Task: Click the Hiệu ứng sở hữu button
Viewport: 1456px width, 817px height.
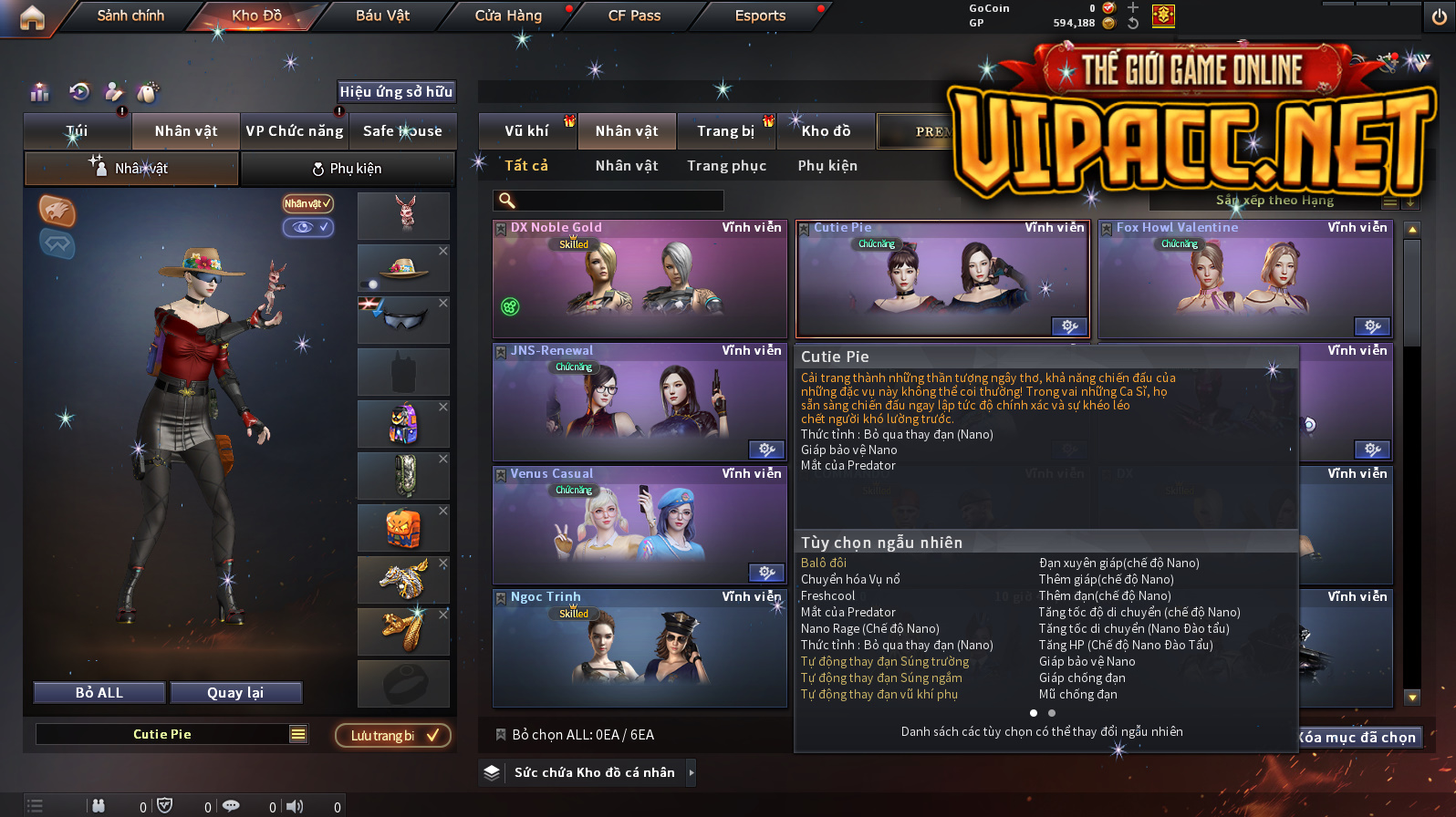Action: [x=396, y=91]
